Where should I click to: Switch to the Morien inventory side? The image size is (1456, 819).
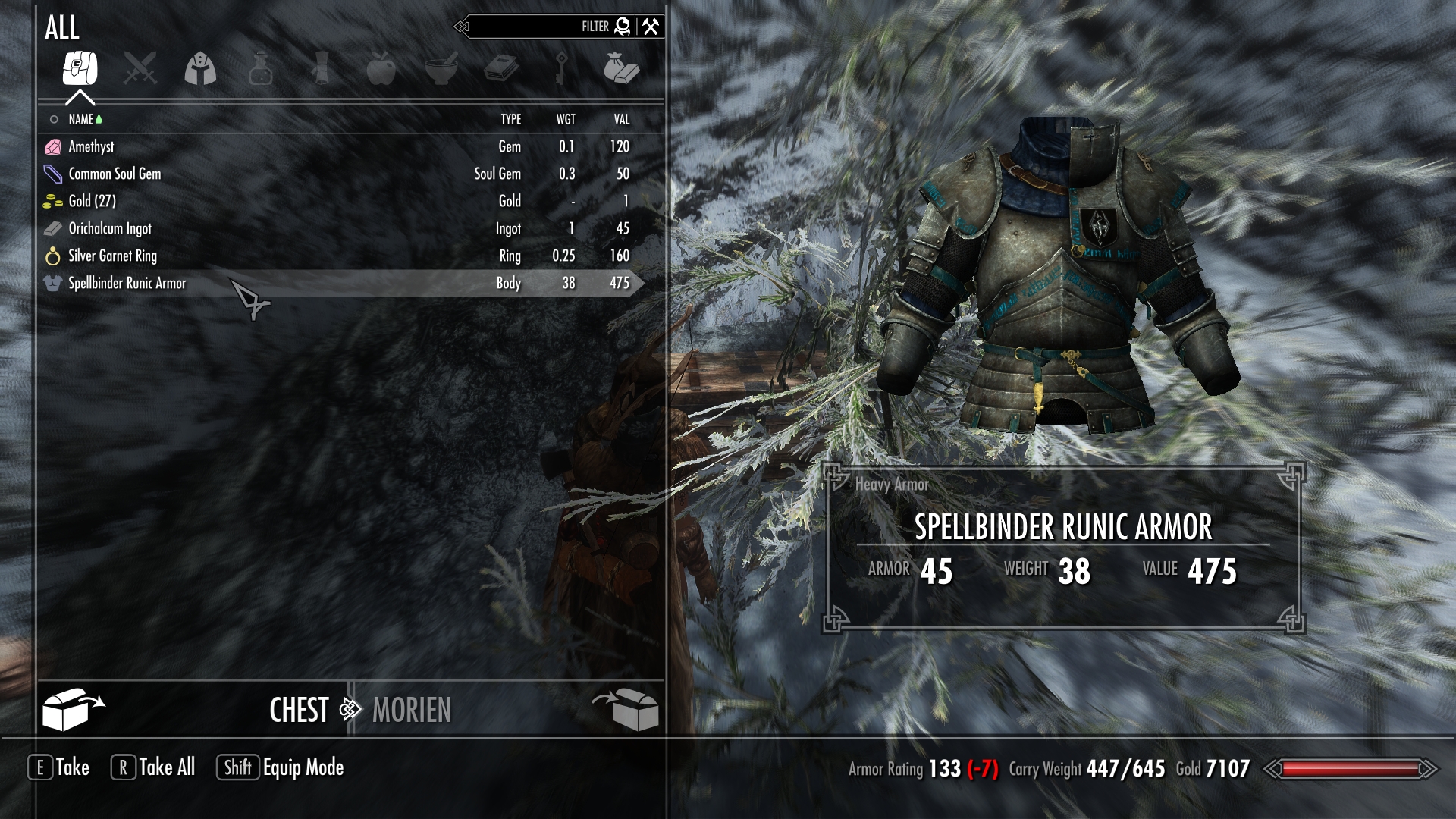click(412, 711)
